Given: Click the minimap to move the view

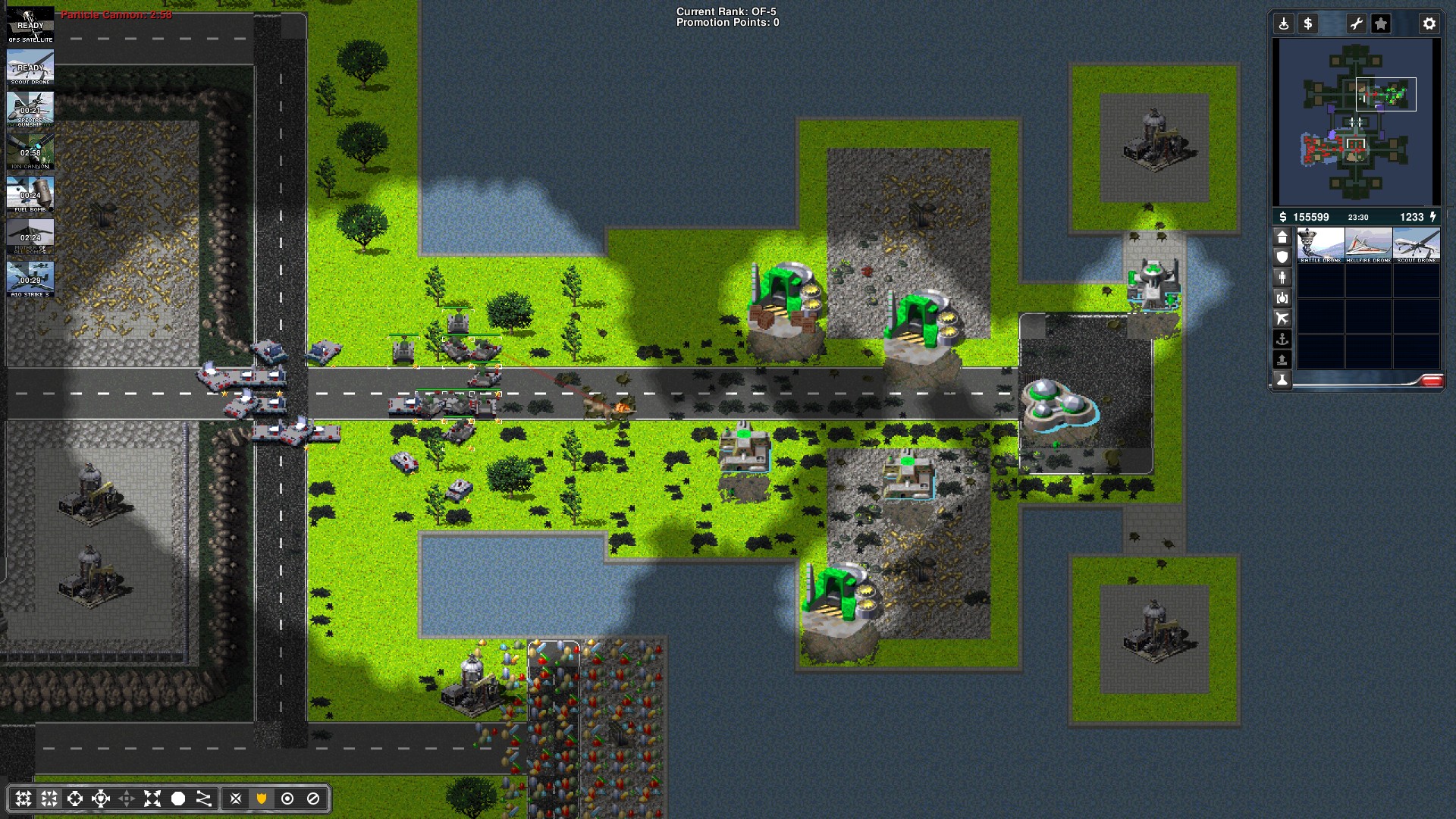Looking at the screenshot, I should 1356,121.
